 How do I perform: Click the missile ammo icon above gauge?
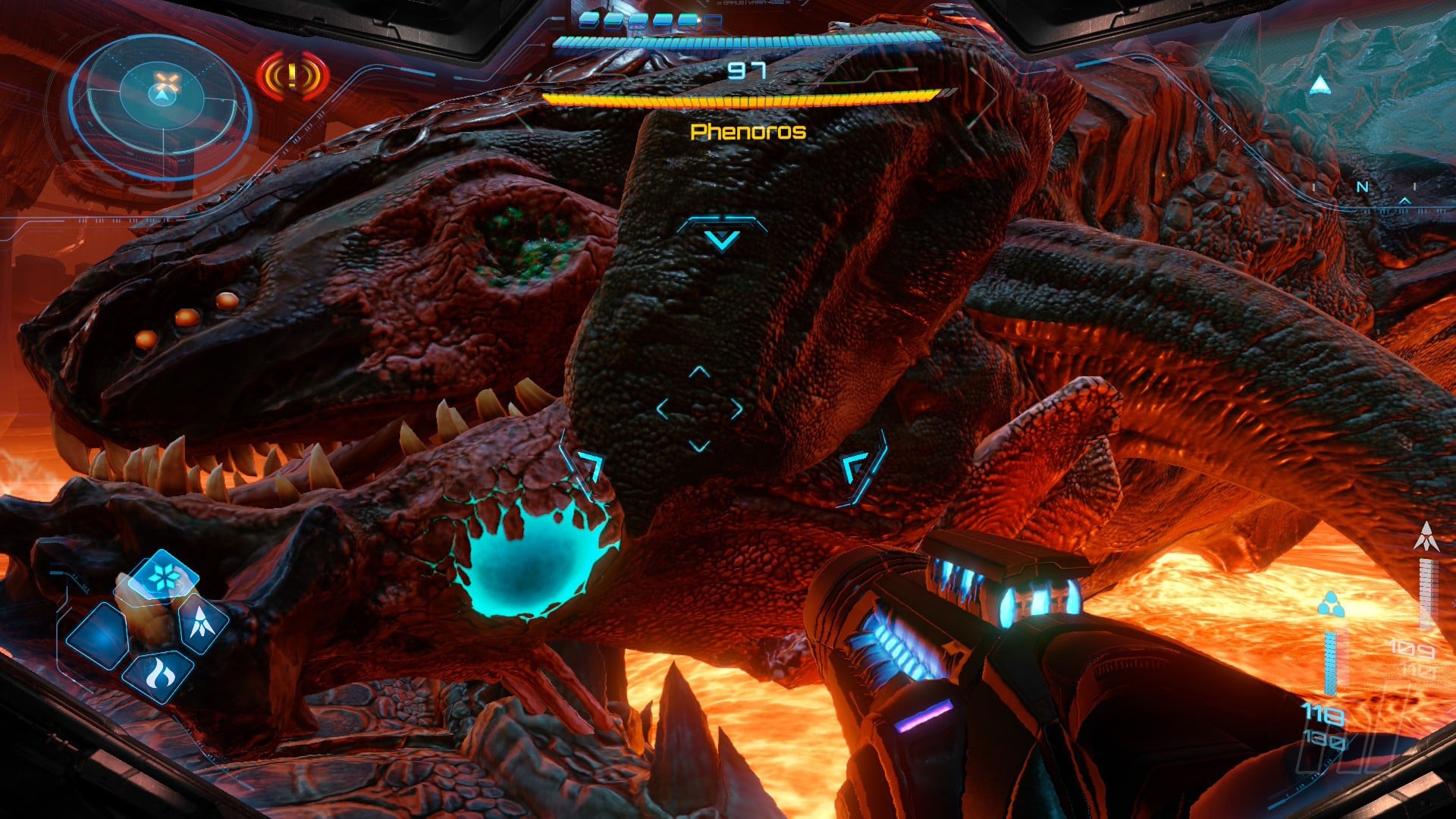point(1426,537)
